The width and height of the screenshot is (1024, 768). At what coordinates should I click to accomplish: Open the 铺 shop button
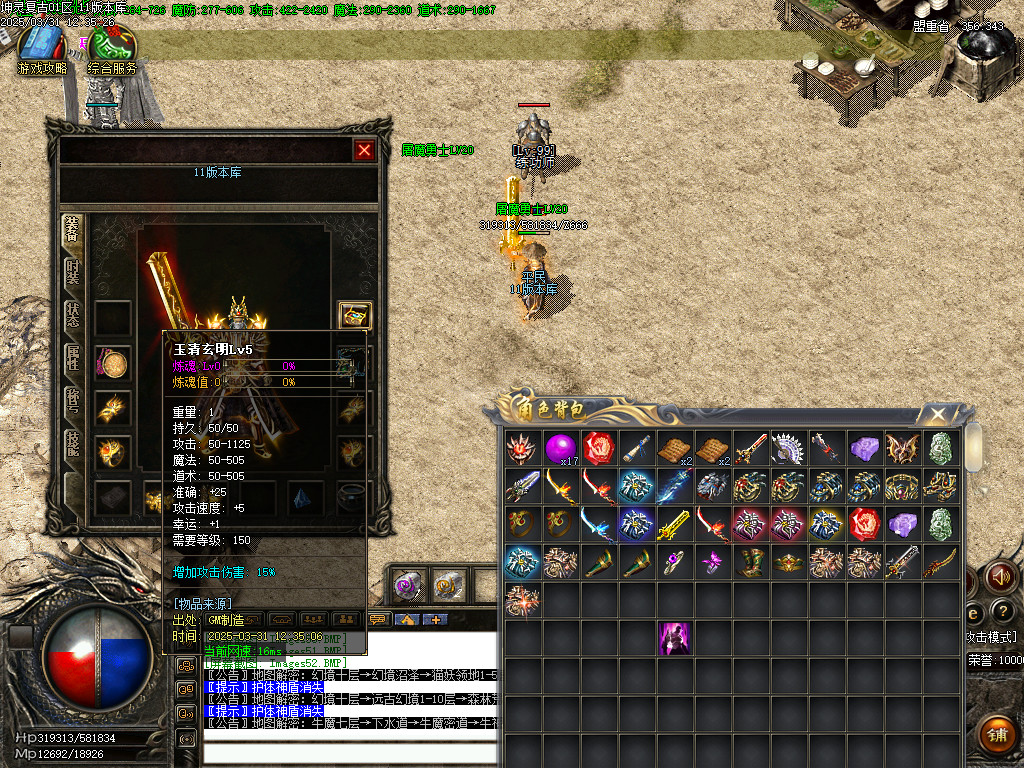click(x=995, y=734)
